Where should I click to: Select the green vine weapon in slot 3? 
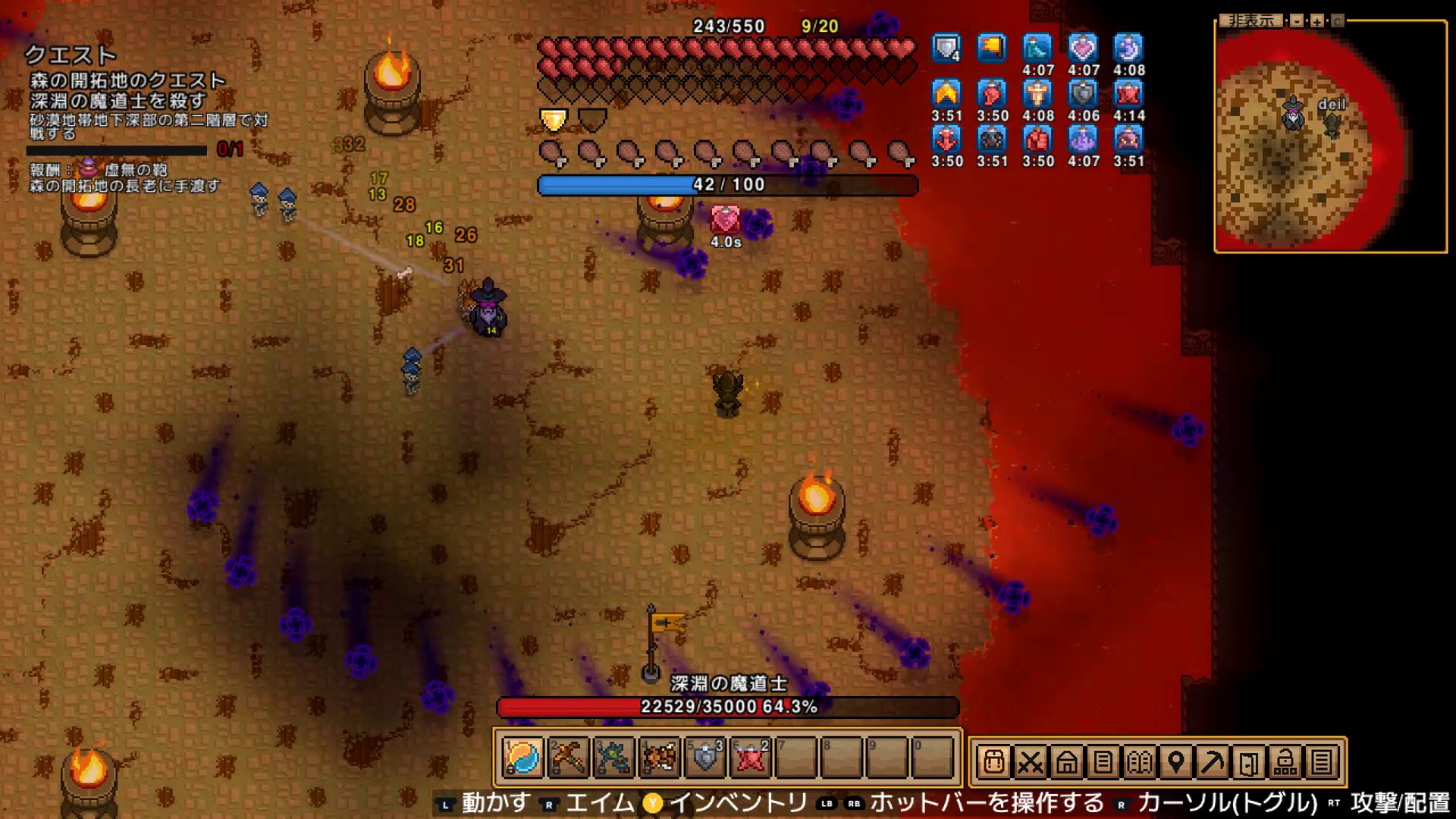click(613, 758)
